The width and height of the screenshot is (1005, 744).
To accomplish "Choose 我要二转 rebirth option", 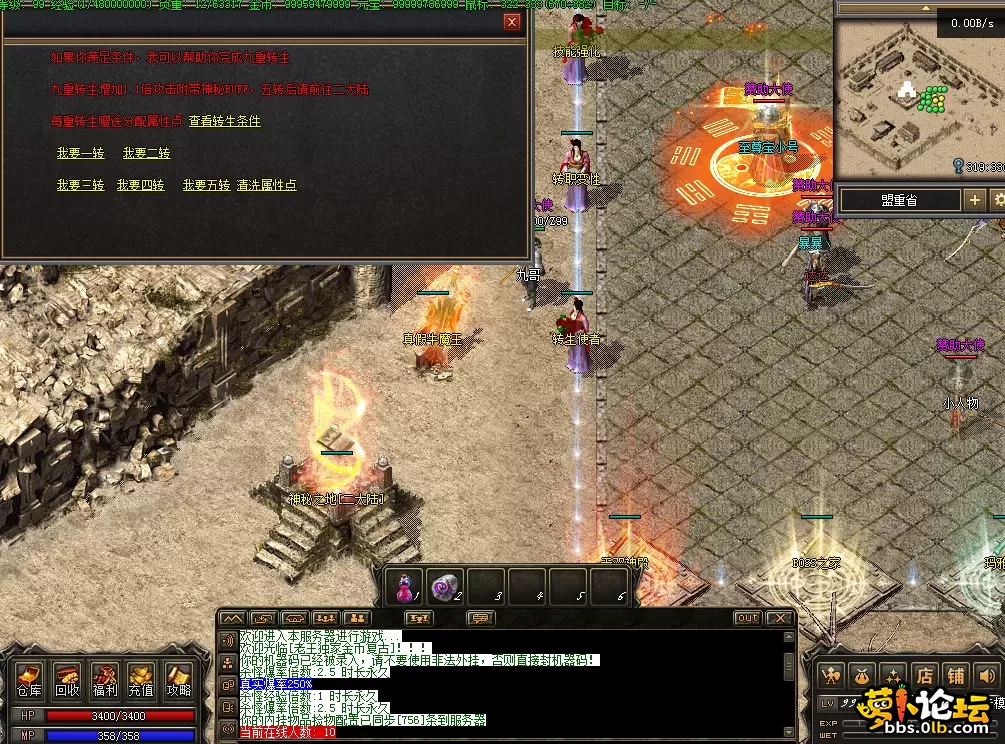I will pyautogui.click(x=146, y=153).
